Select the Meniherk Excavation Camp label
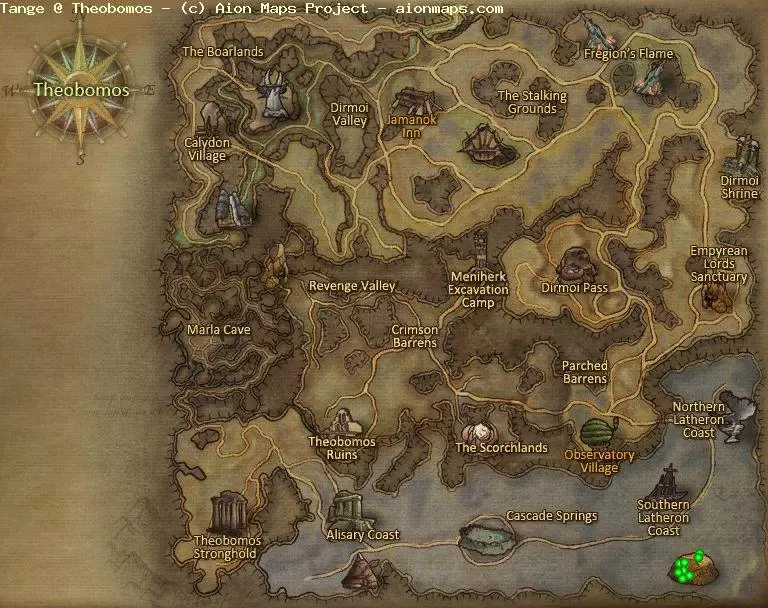 (x=479, y=289)
